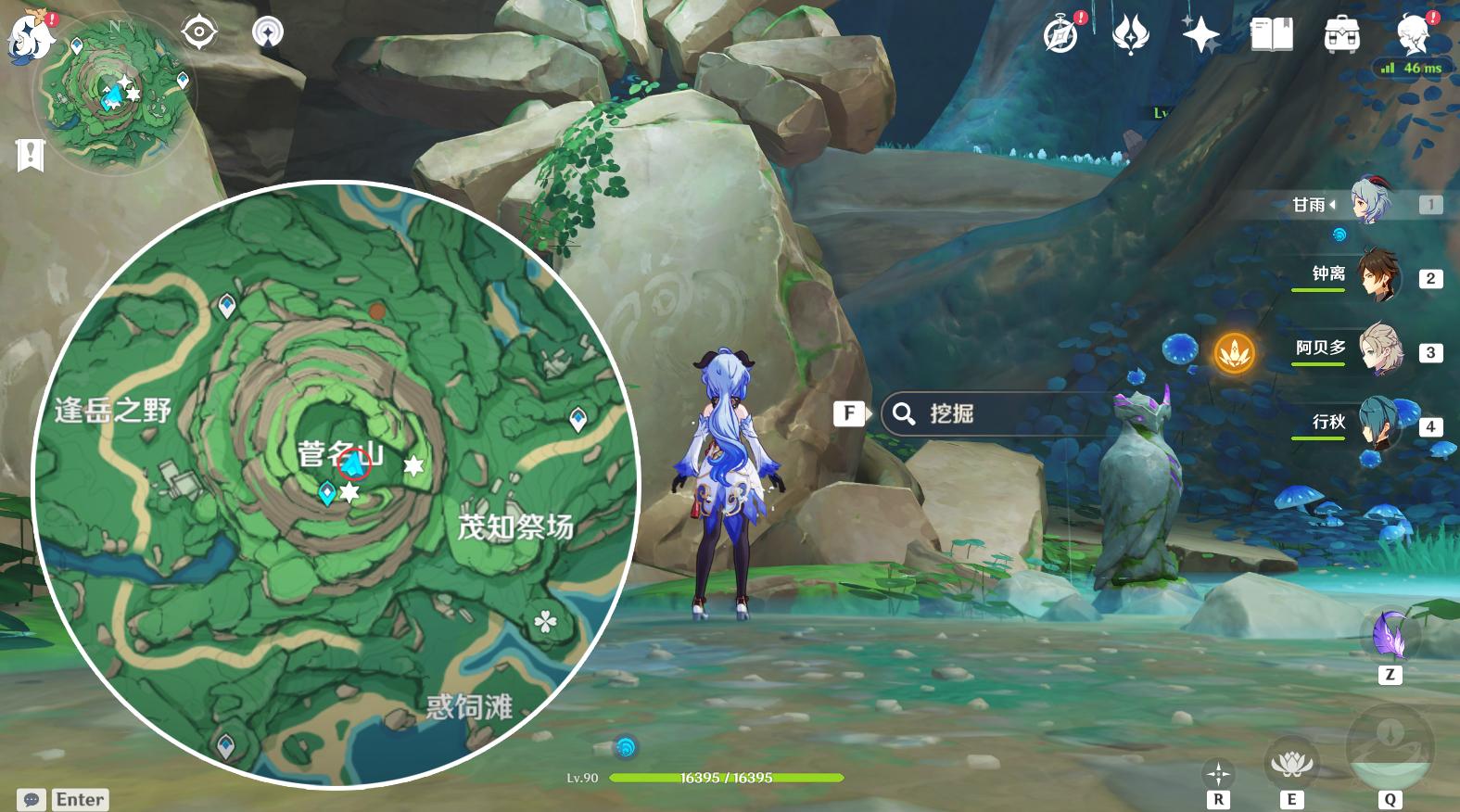Screen dimensions: 1460x812
Task: Click the four-pointed star icon
Action: (x=1200, y=35)
